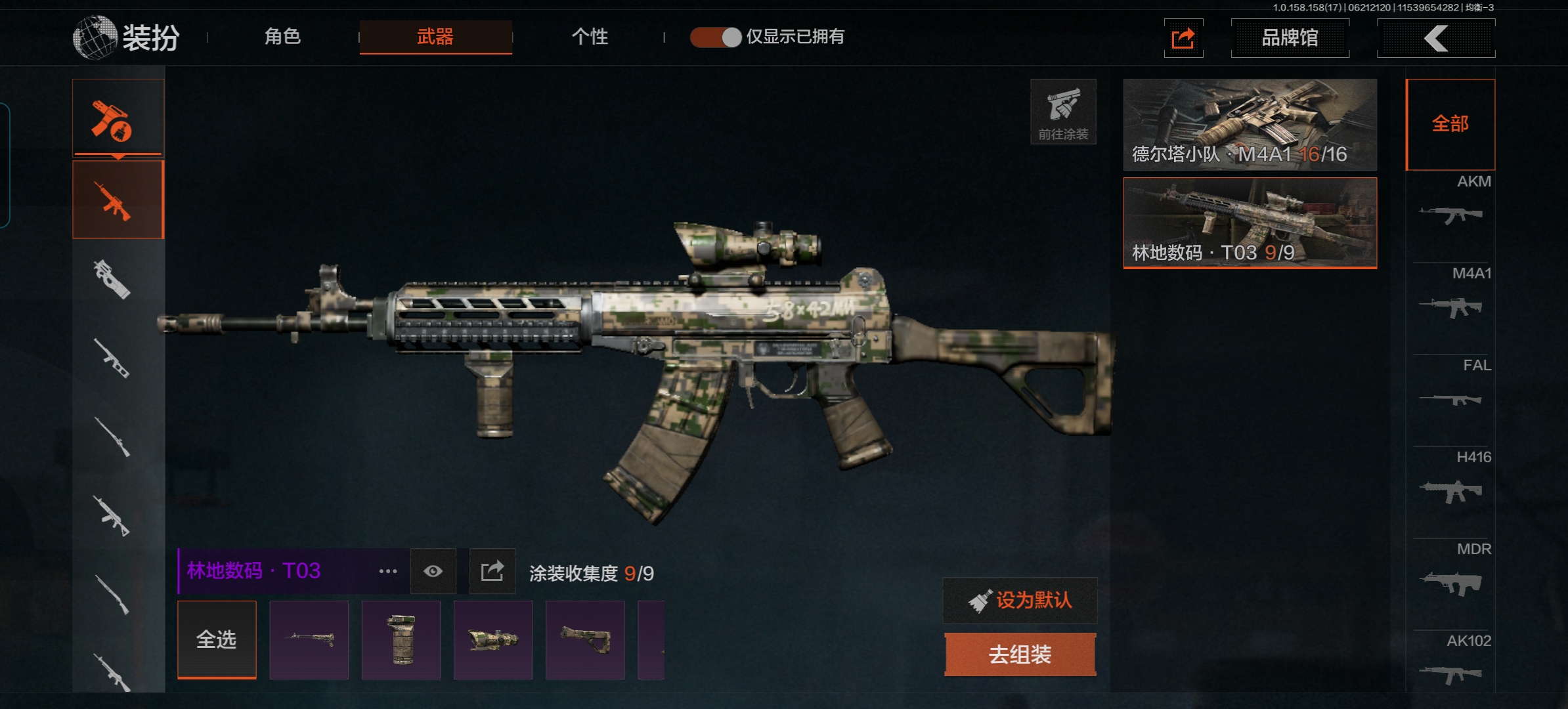Show 全部 weapons filter
Image resolution: width=1568 pixels, height=709 pixels.
click(x=1450, y=124)
